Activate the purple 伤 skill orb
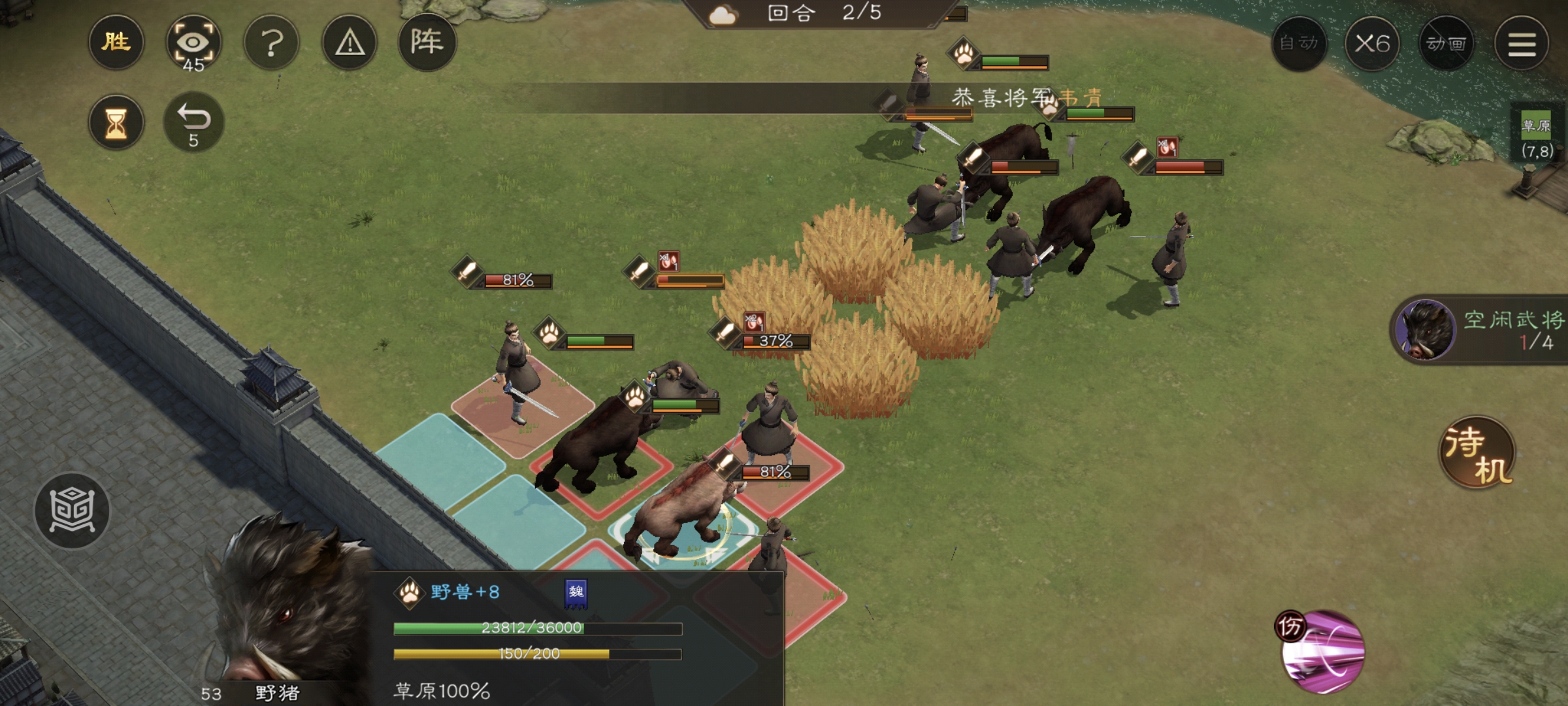Image resolution: width=1568 pixels, height=706 pixels. coord(1322,651)
